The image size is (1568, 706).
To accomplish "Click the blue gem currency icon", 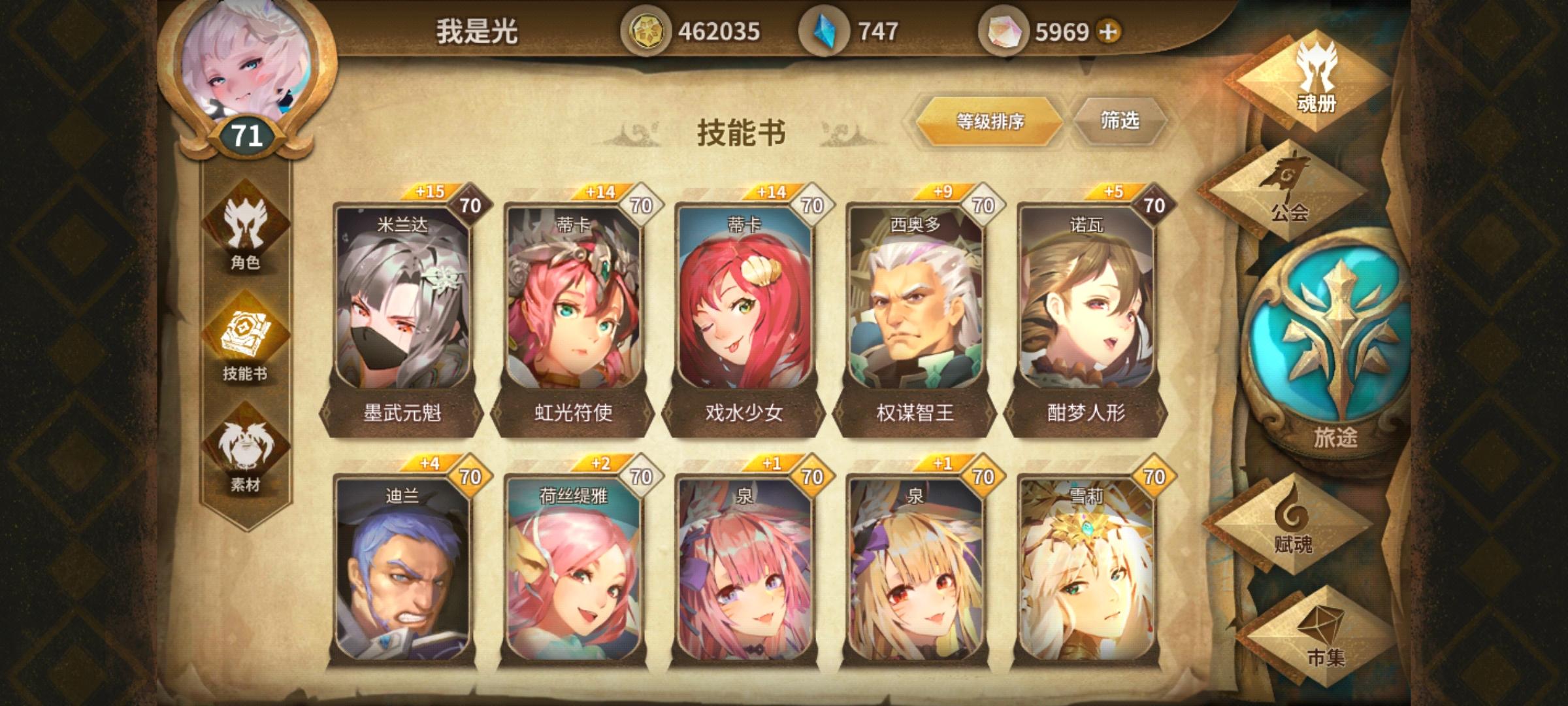I will pos(828,28).
